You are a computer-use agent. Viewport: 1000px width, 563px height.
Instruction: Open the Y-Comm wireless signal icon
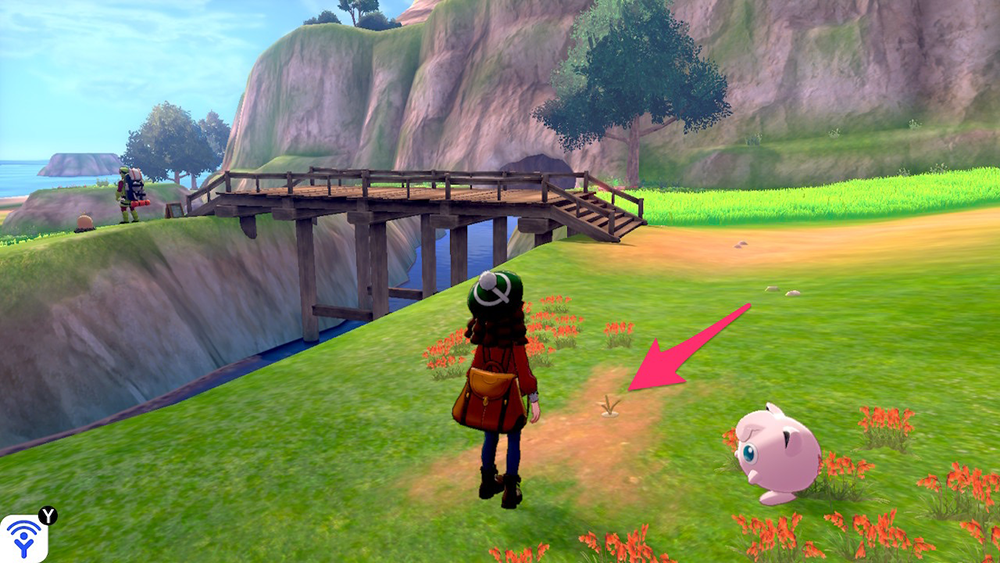click(24, 538)
